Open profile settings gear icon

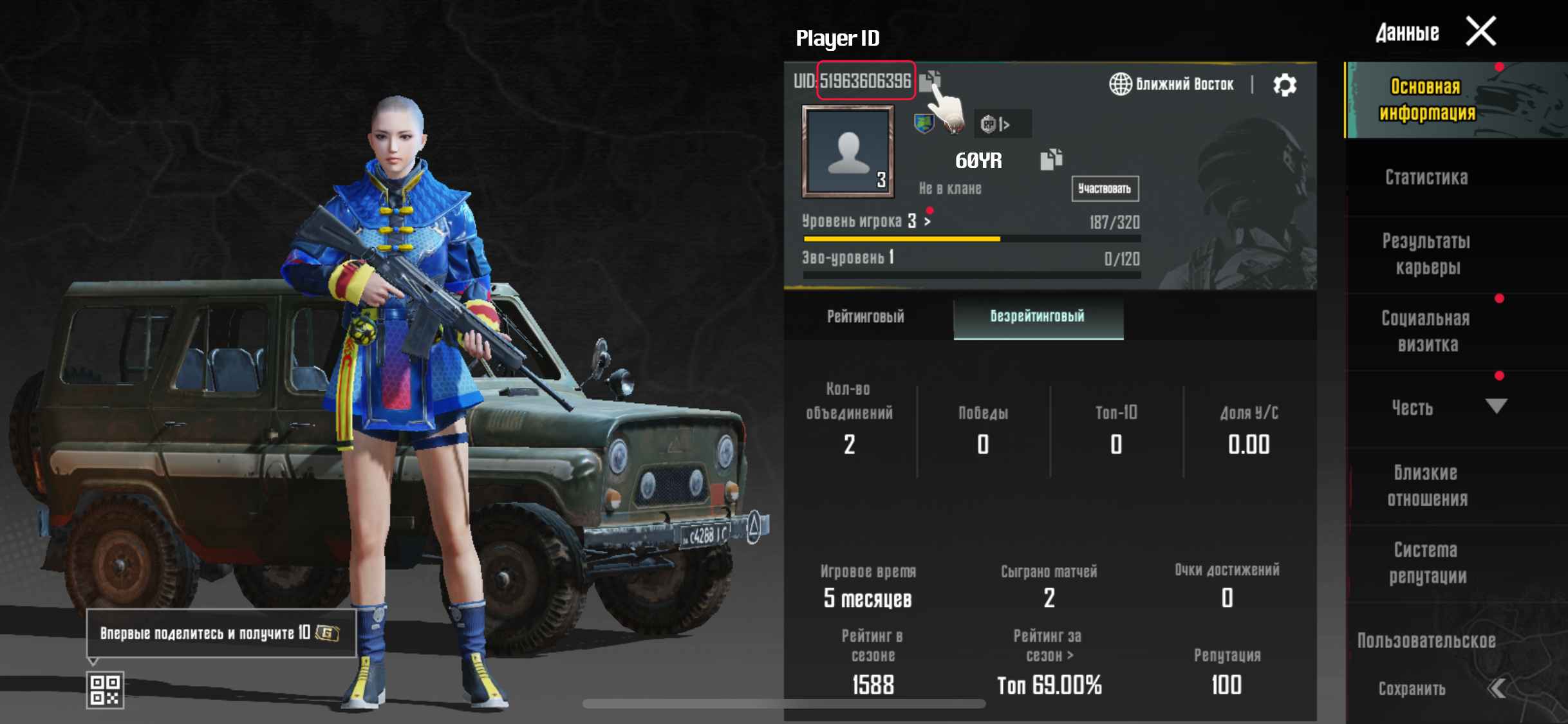tap(1285, 85)
